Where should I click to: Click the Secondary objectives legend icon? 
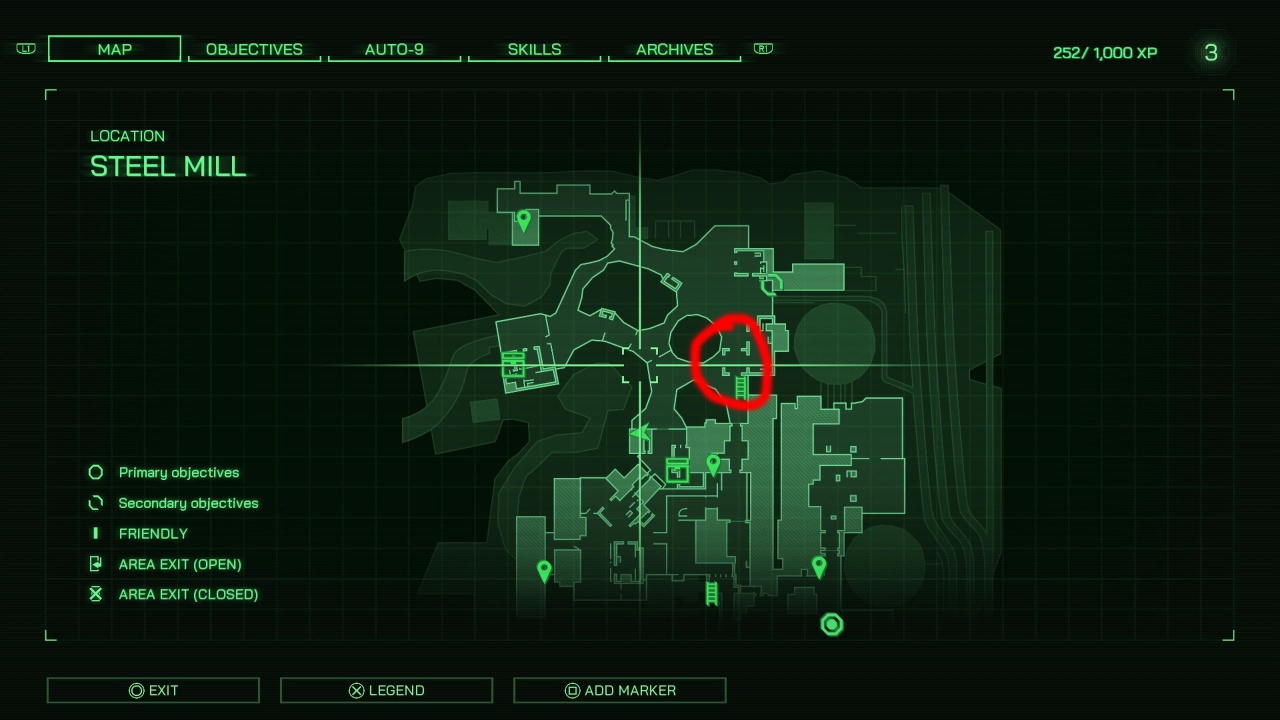point(95,503)
